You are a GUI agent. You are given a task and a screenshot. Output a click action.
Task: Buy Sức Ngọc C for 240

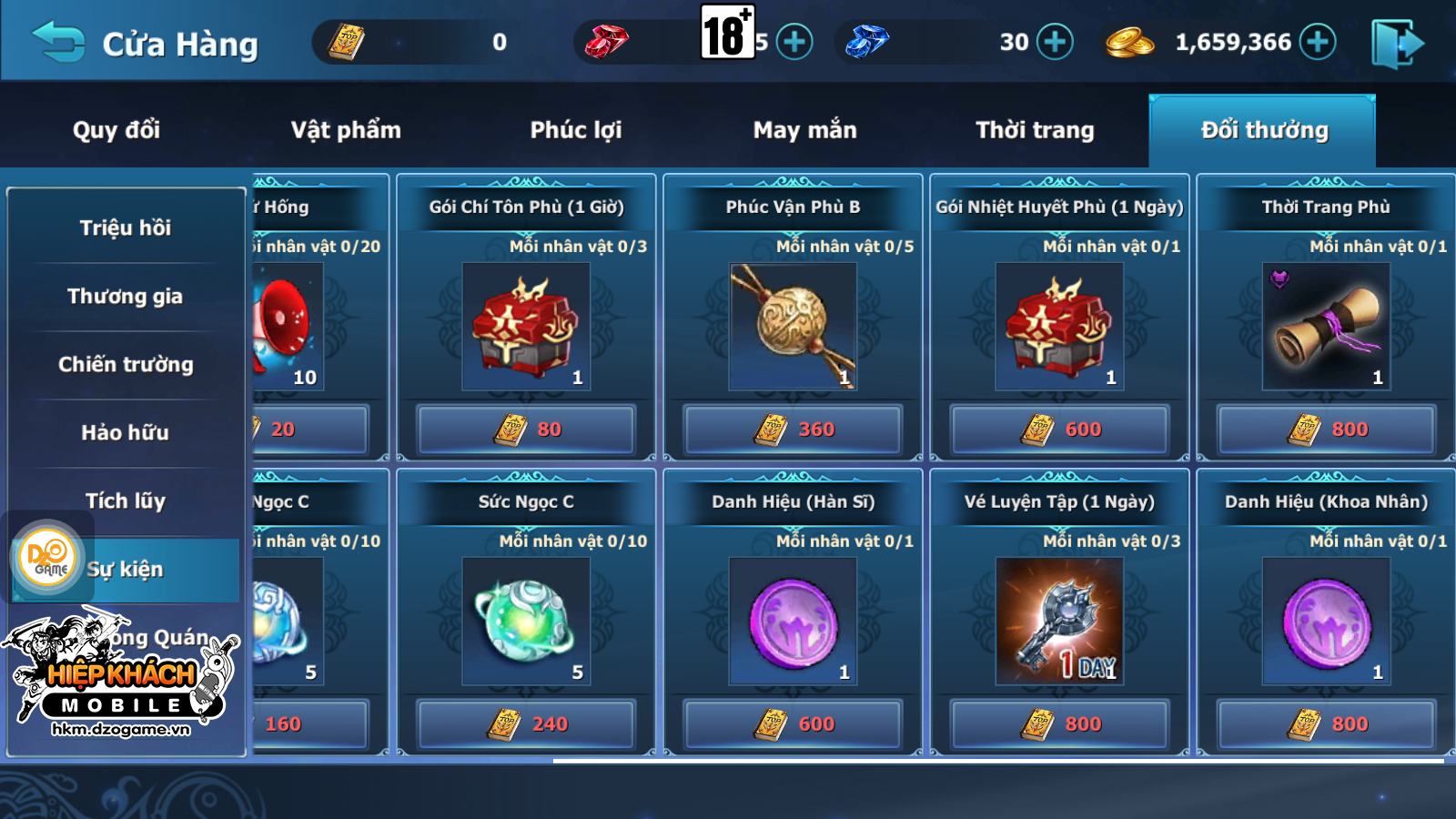click(526, 724)
